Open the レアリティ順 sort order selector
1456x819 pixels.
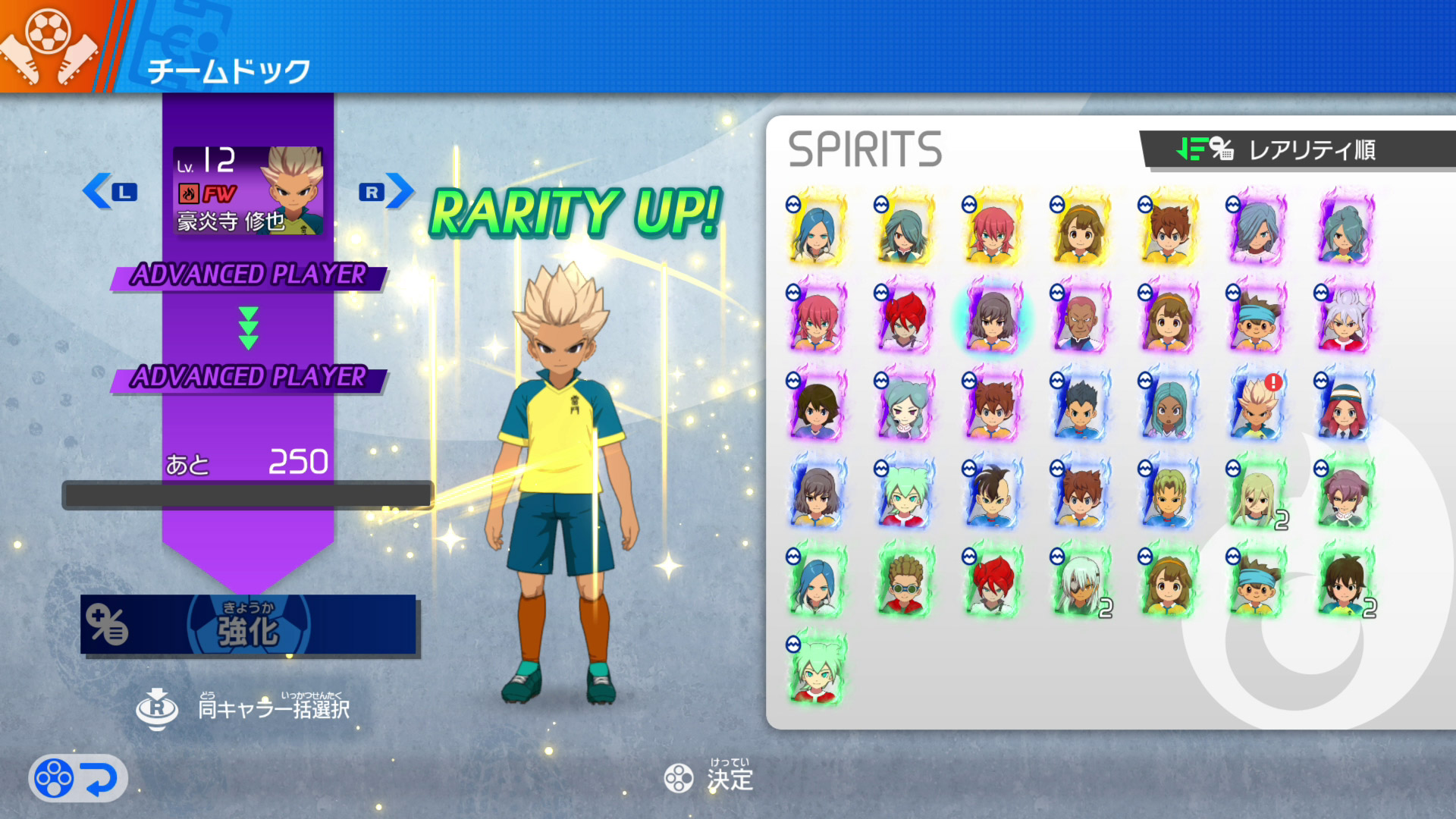click(1298, 149)
